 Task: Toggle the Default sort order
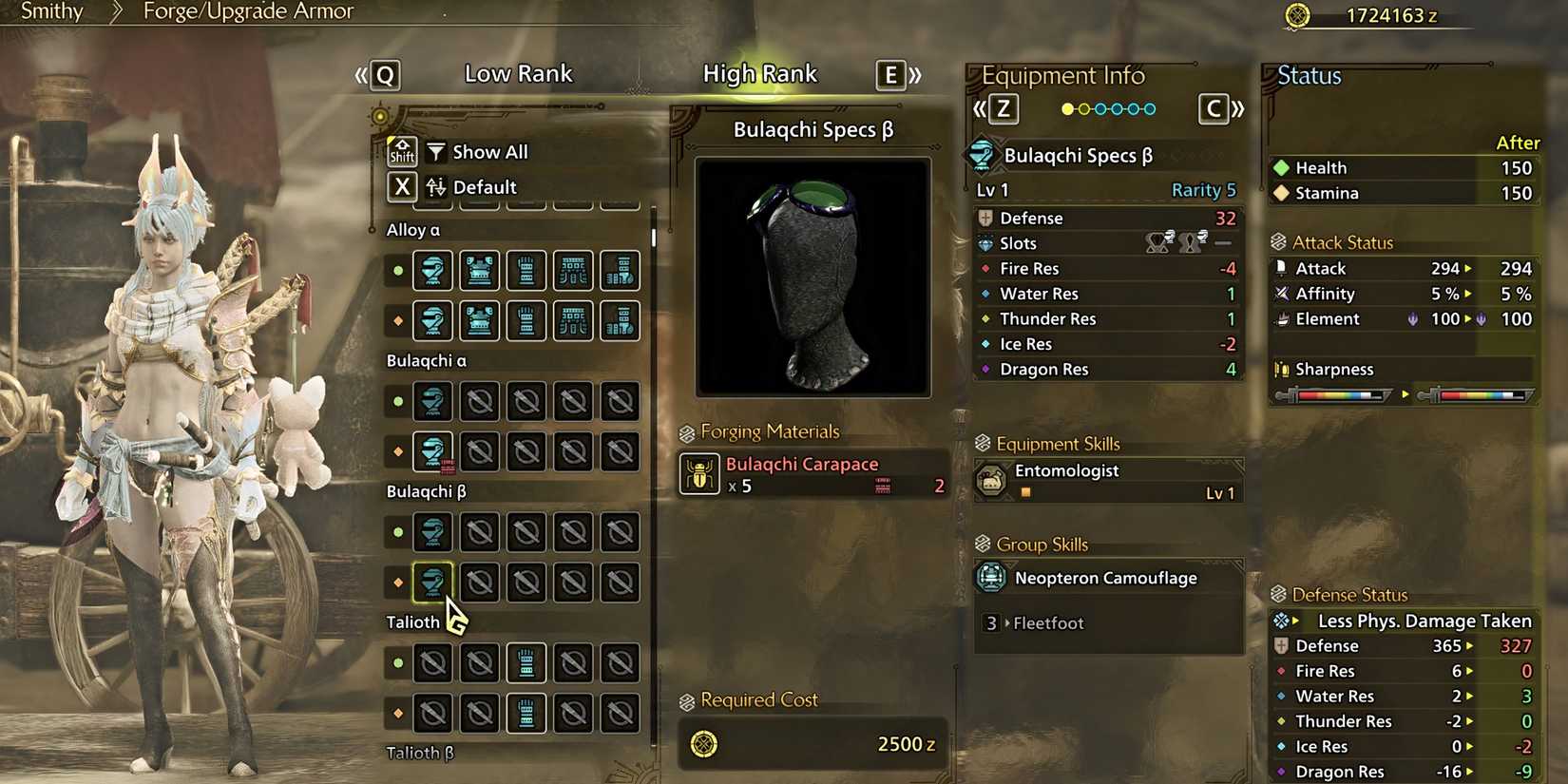(x=486, y=187)
